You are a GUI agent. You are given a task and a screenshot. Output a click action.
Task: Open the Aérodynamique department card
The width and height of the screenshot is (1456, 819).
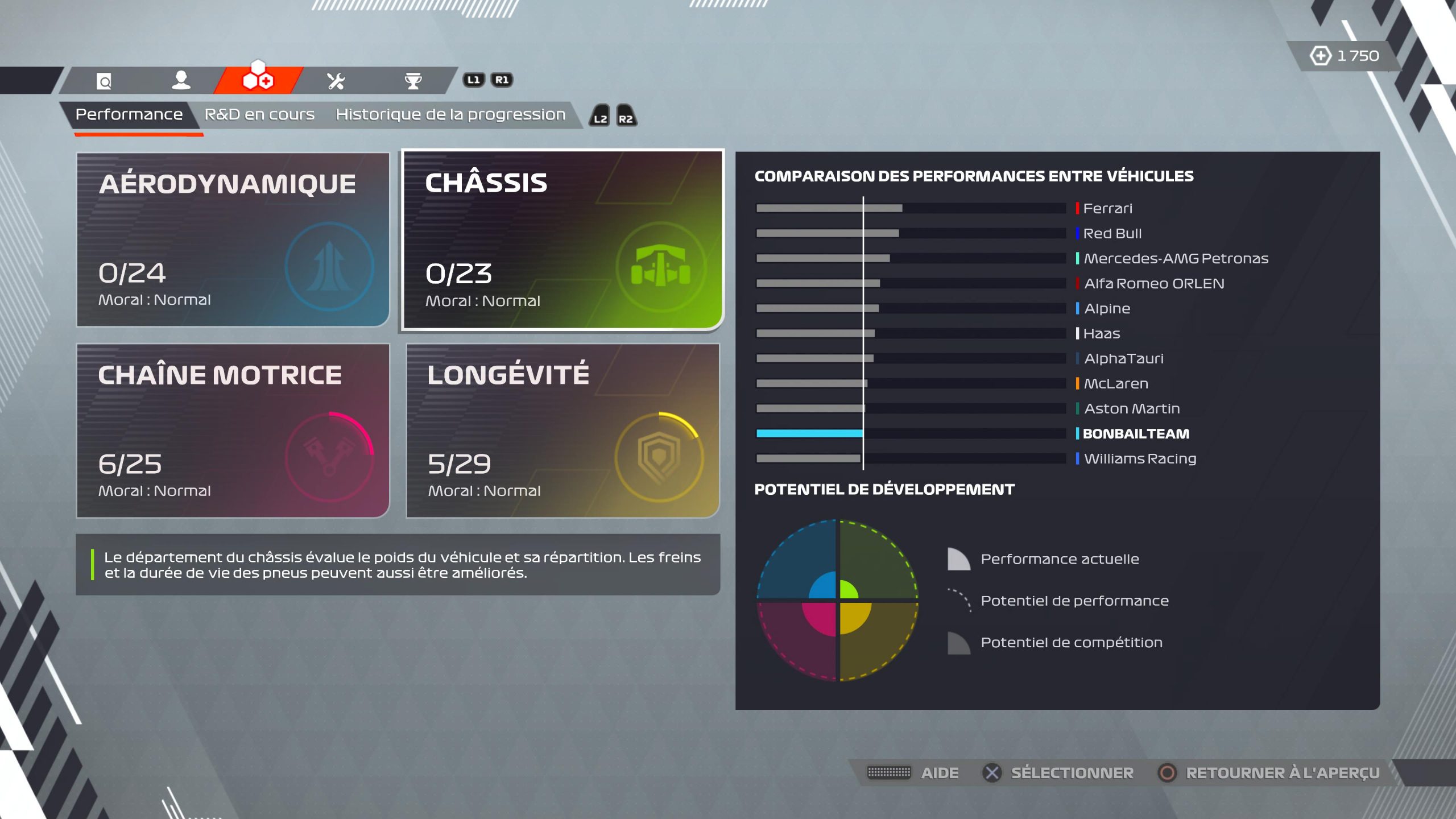[x=233, y=239]
